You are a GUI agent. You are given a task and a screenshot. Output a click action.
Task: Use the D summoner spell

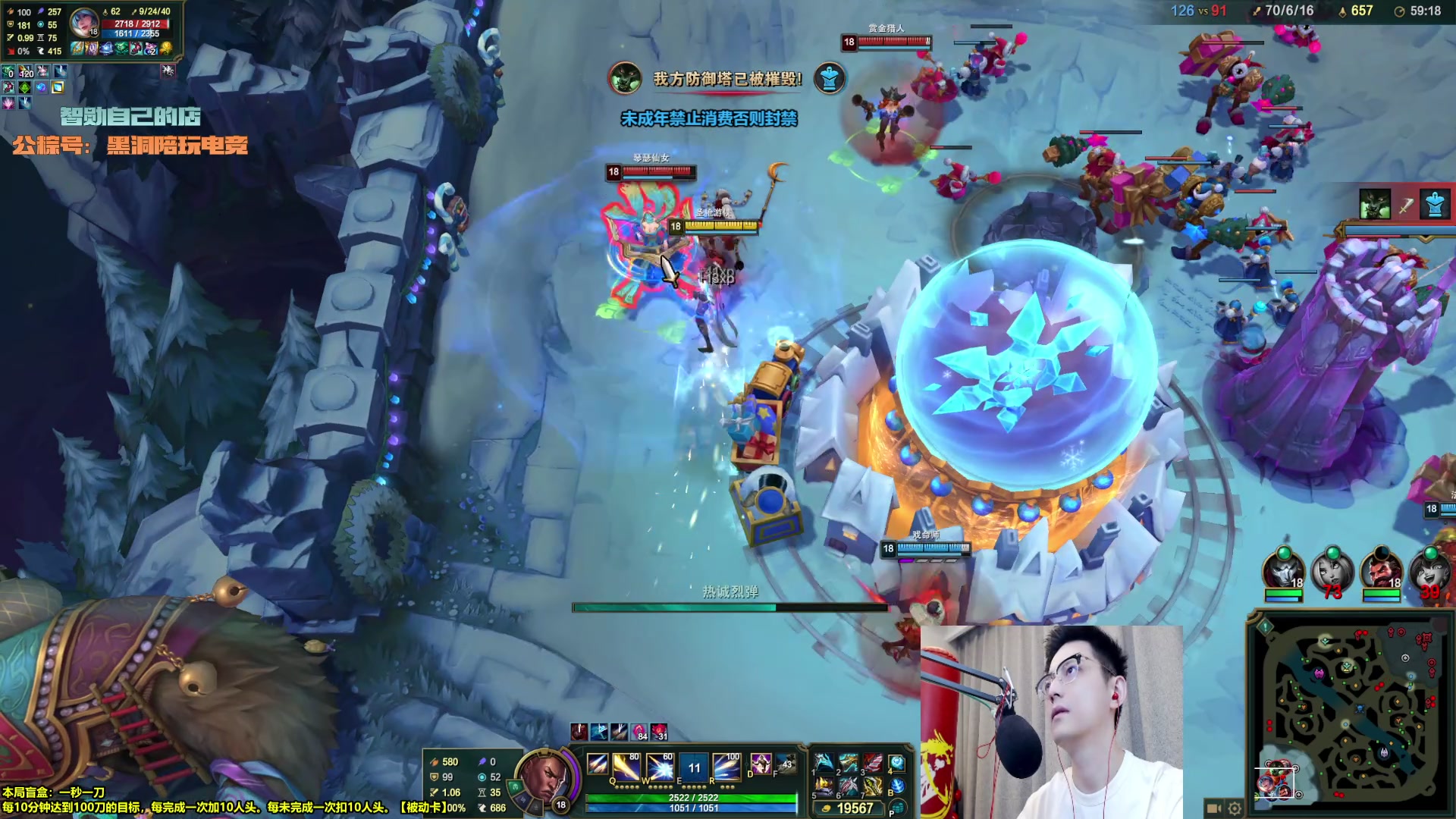(760, 764)
